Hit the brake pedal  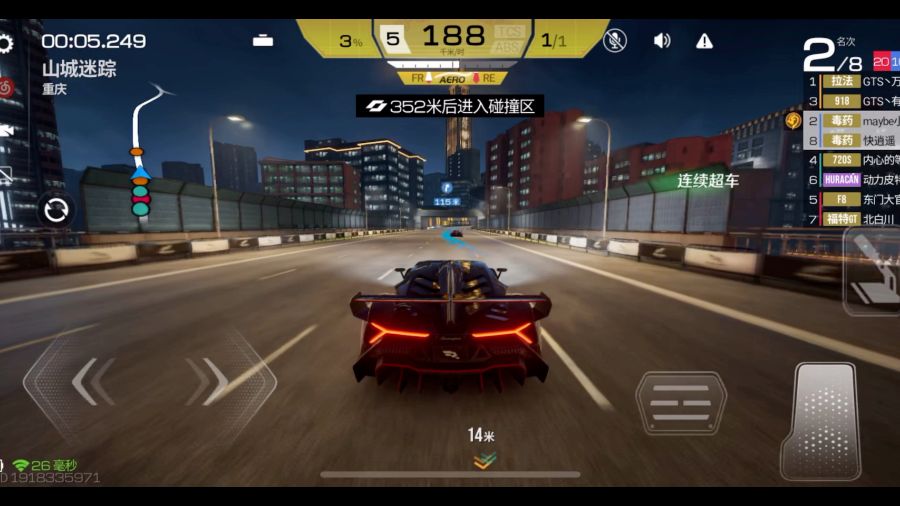pos(680,403)
